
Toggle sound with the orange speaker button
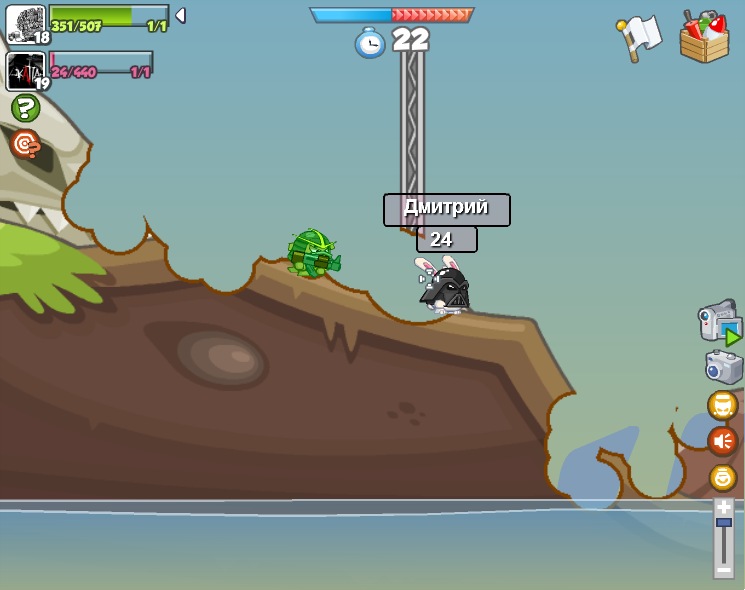722,441
